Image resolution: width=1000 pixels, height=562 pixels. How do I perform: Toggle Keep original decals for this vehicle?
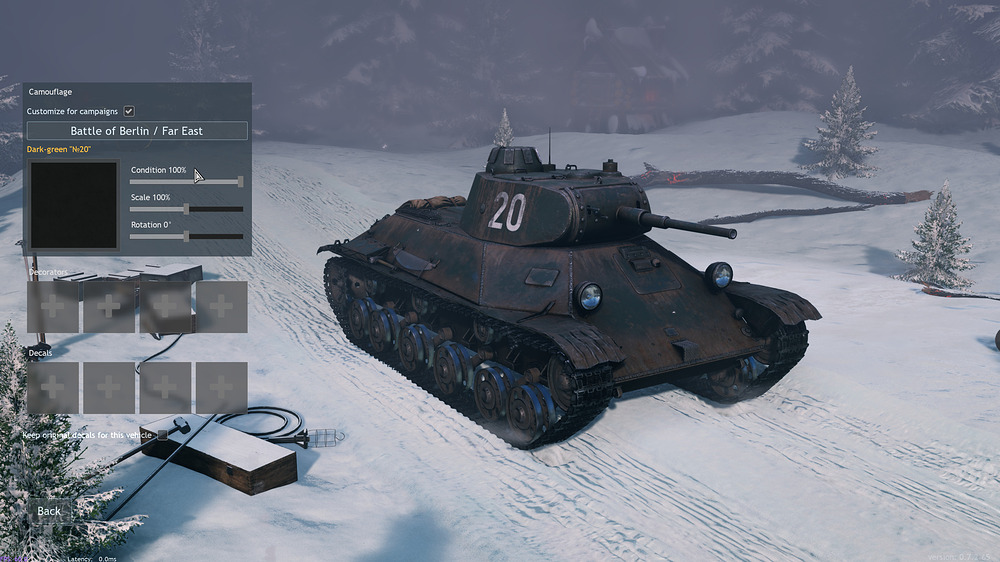pos(162,435)
